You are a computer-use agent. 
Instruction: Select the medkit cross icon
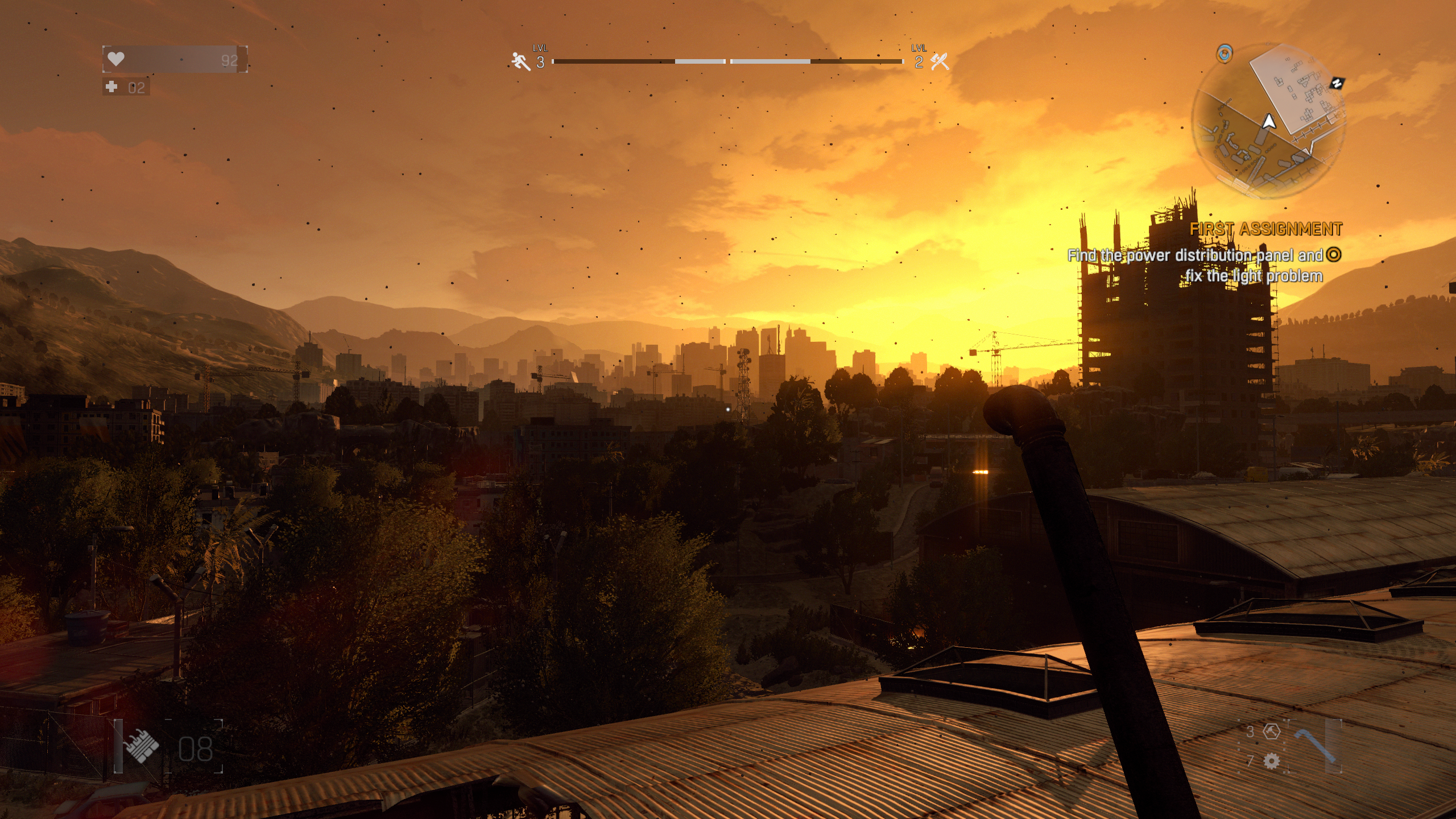(x=112, y=87)
